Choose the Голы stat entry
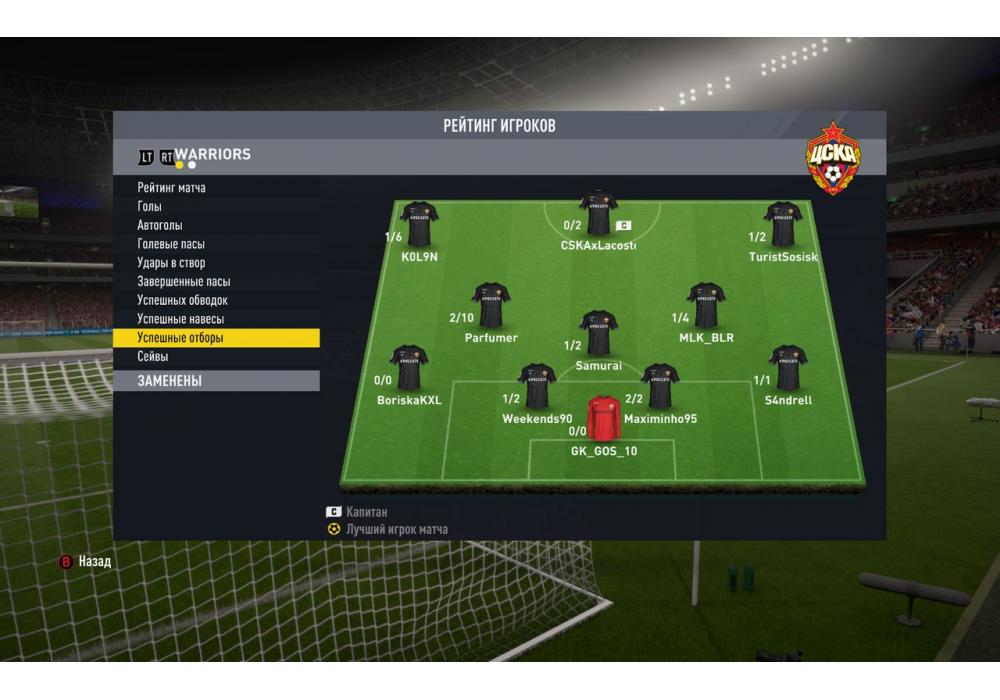This screenshot has width=1000, height=700. (149, 206)
